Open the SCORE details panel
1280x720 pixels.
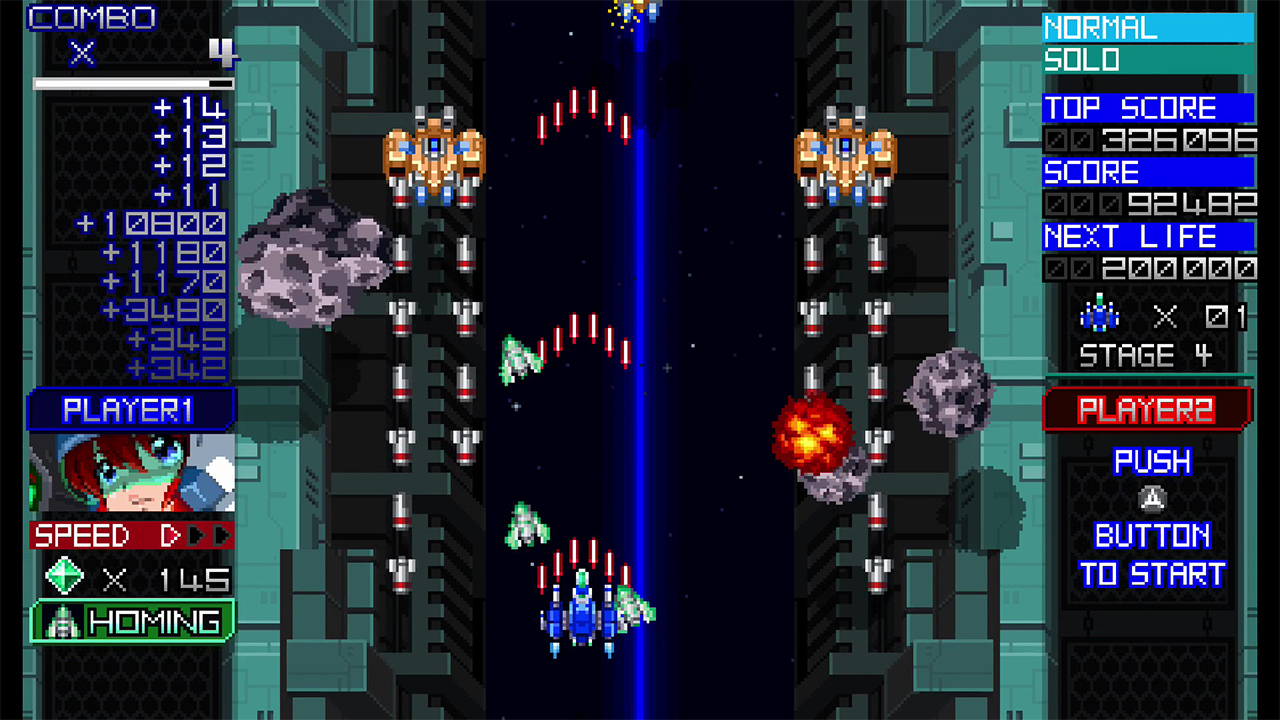1090,172
